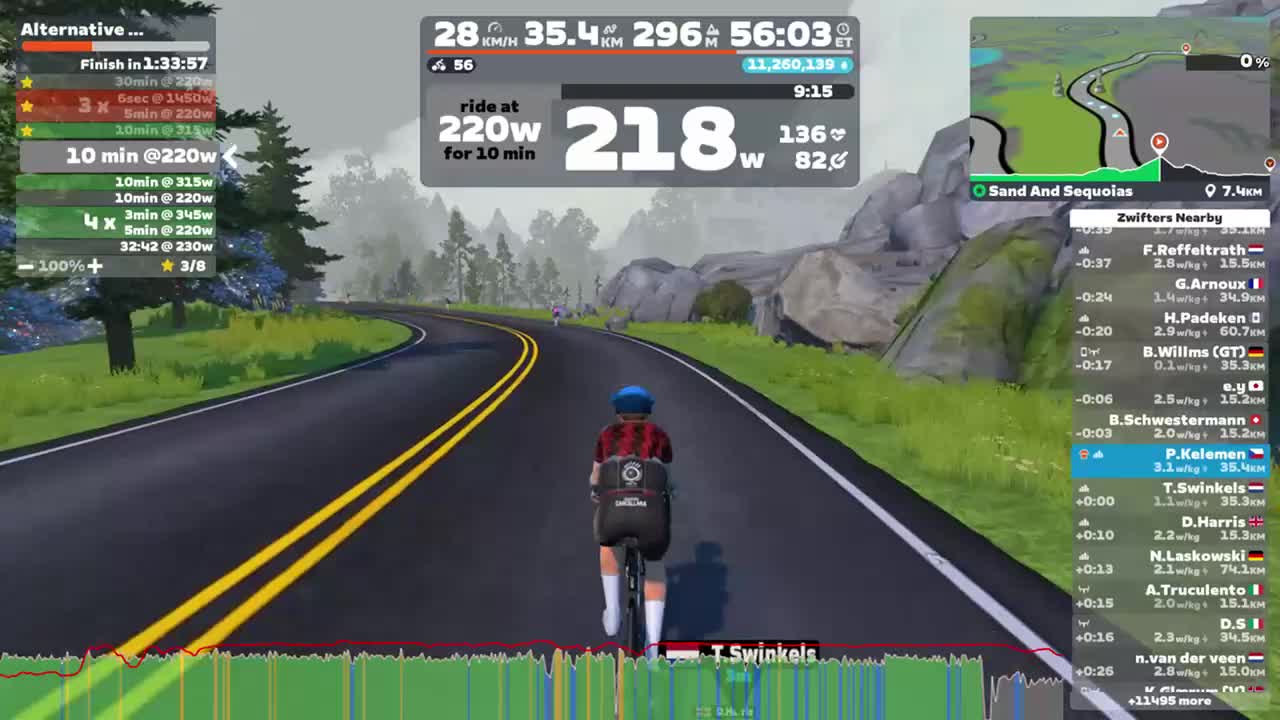Click the clock icon next to elapsed time 56:03
This screenshot has width=1280, height=720.
pos(840,29)
